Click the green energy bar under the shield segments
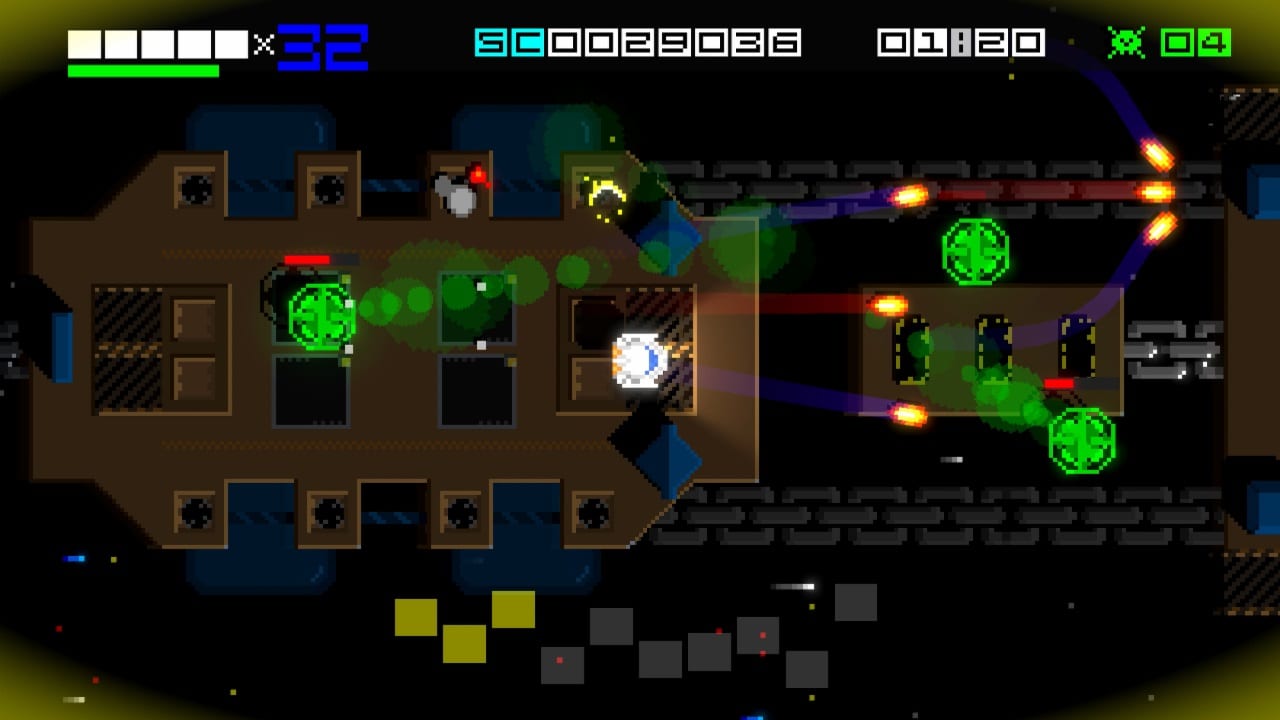 pos(143,70)
